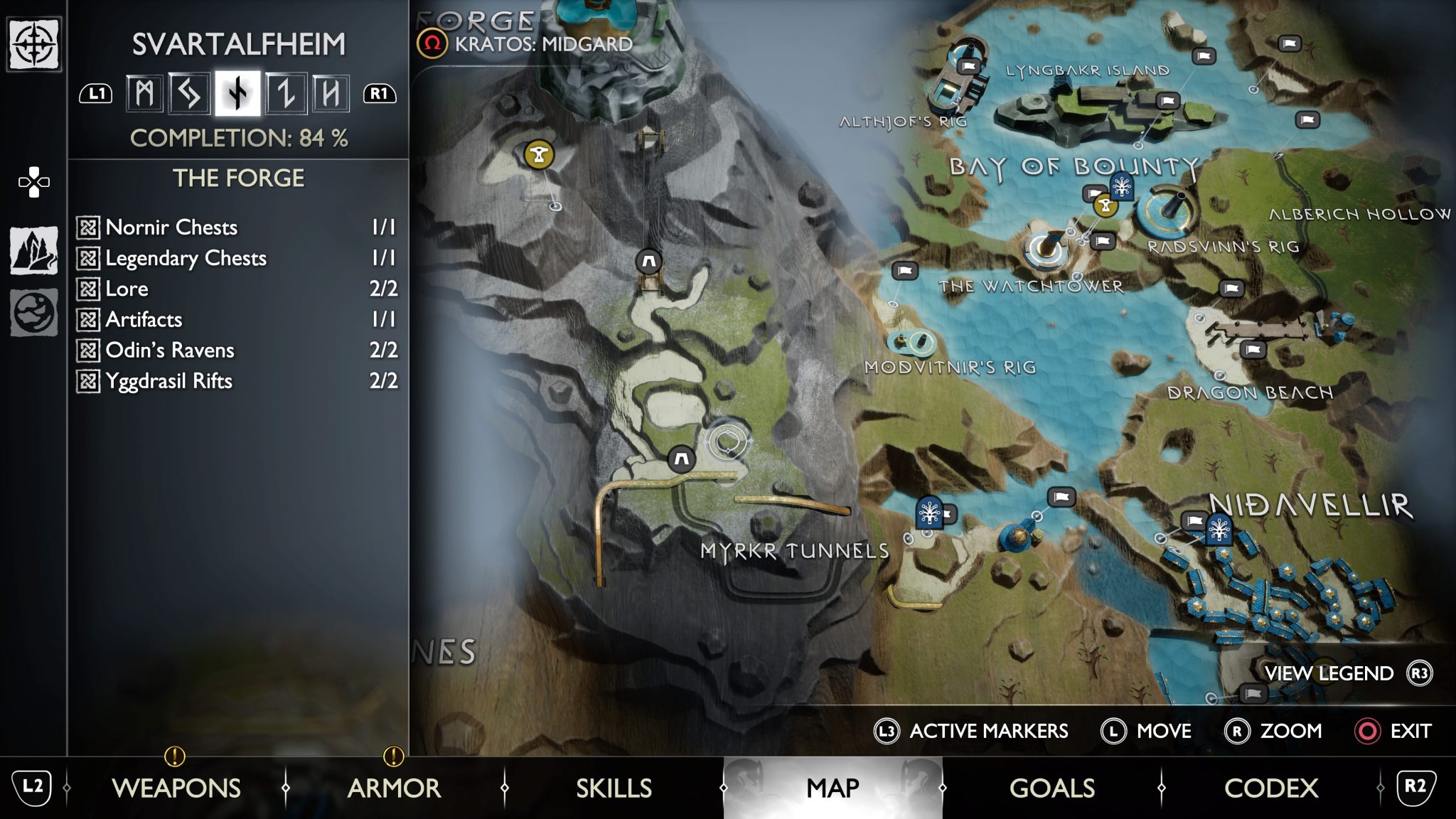This screenshot has height=819, width=1456.
Task: Toggle the Odin's Ravens checkbox
Action: pos(88,350)
